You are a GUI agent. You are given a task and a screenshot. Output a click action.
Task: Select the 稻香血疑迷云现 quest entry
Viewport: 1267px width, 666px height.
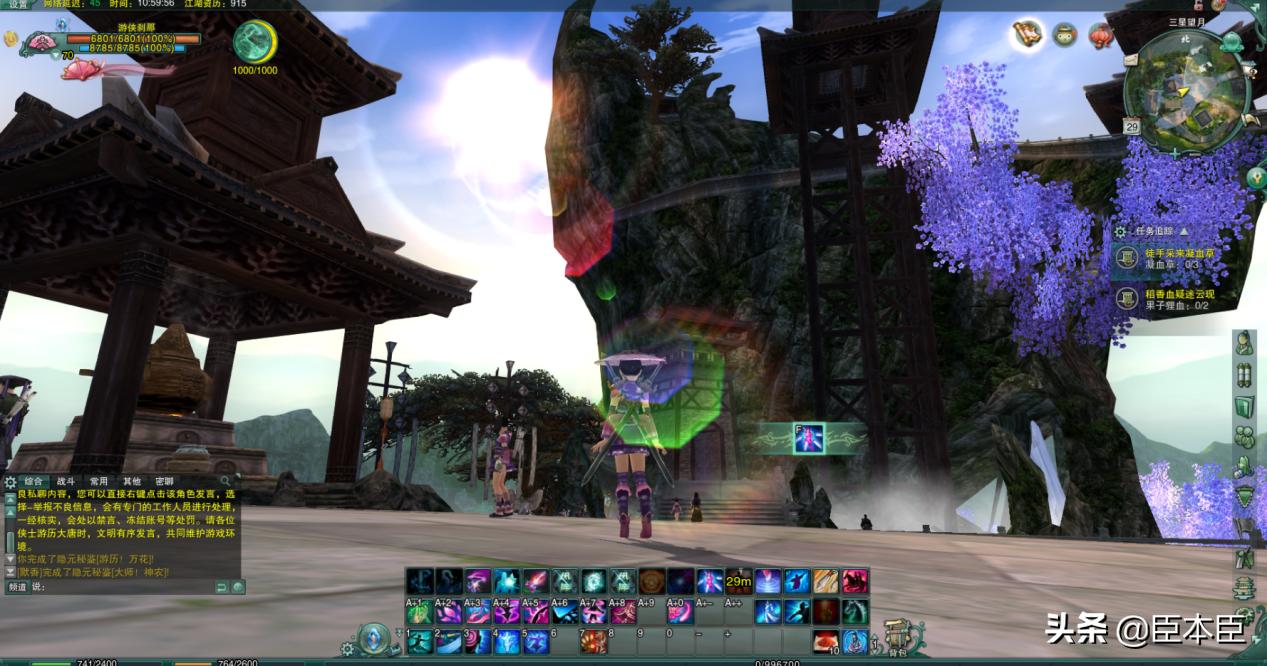[x=1178, y=299]
